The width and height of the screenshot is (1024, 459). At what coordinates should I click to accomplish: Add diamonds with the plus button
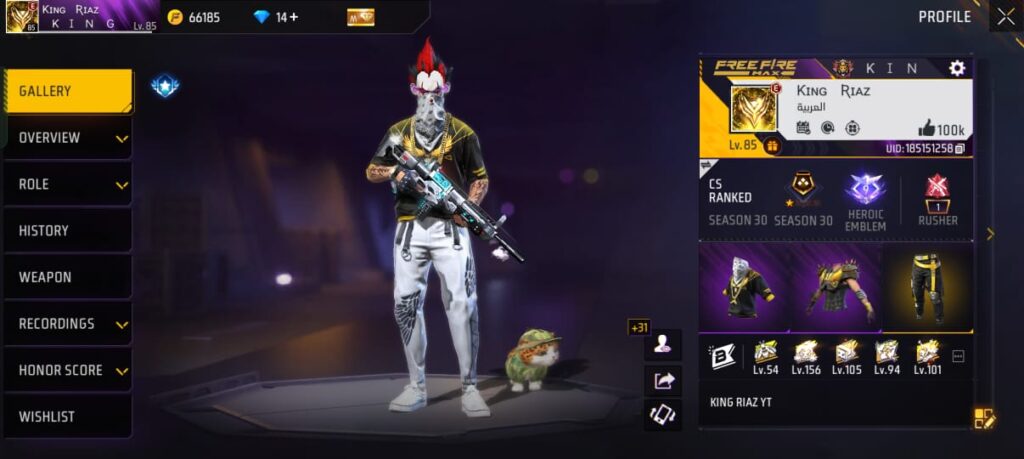(293, 17)
